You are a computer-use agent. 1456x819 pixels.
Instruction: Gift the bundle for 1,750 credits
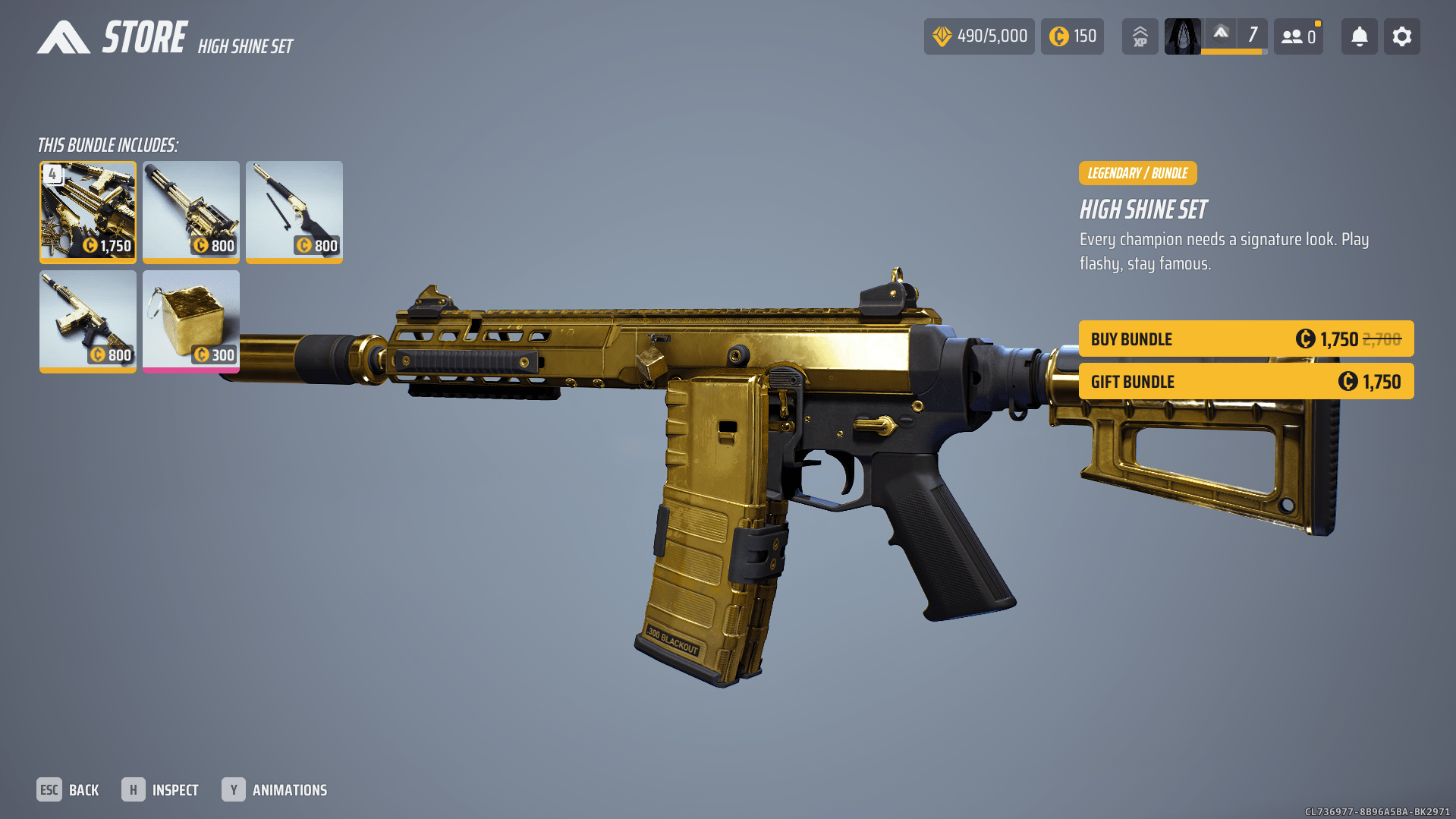click(1246, 382)
